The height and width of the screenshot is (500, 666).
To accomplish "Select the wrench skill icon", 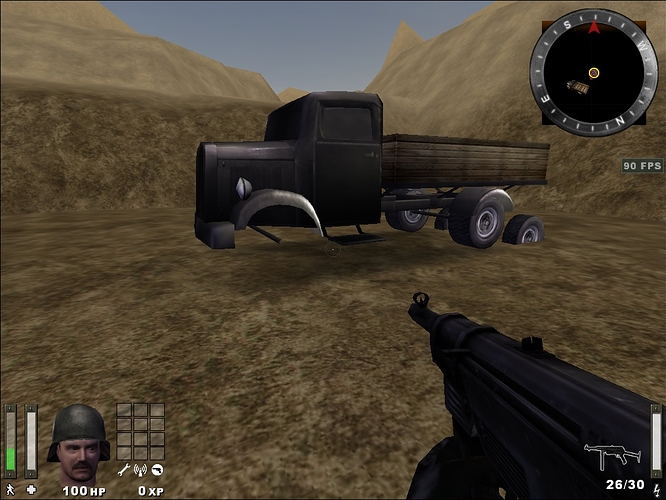I will [x=123, y=469].
